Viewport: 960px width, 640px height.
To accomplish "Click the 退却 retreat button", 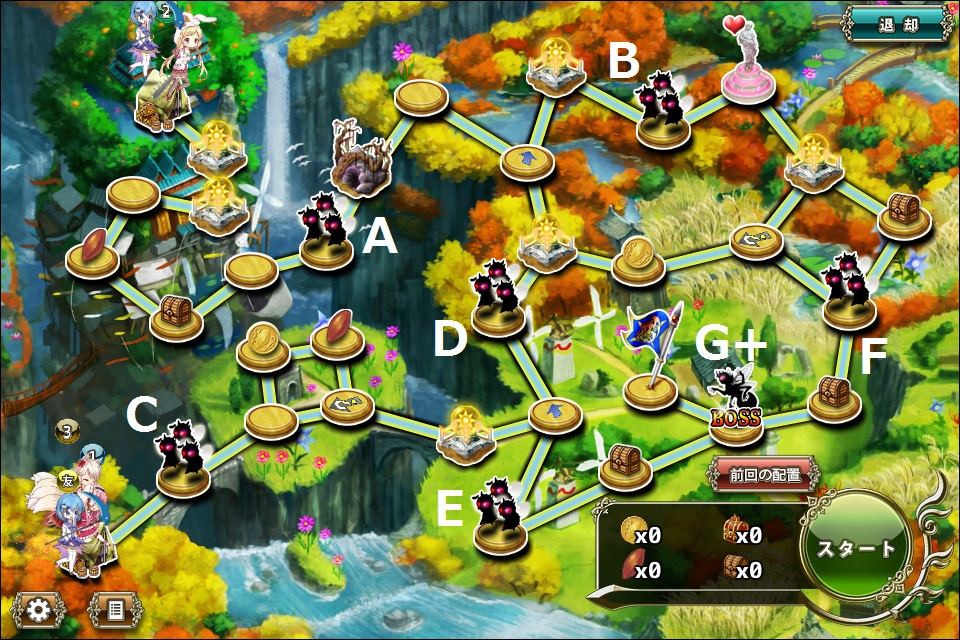I will pyautogui.click(x=896, y=24).
